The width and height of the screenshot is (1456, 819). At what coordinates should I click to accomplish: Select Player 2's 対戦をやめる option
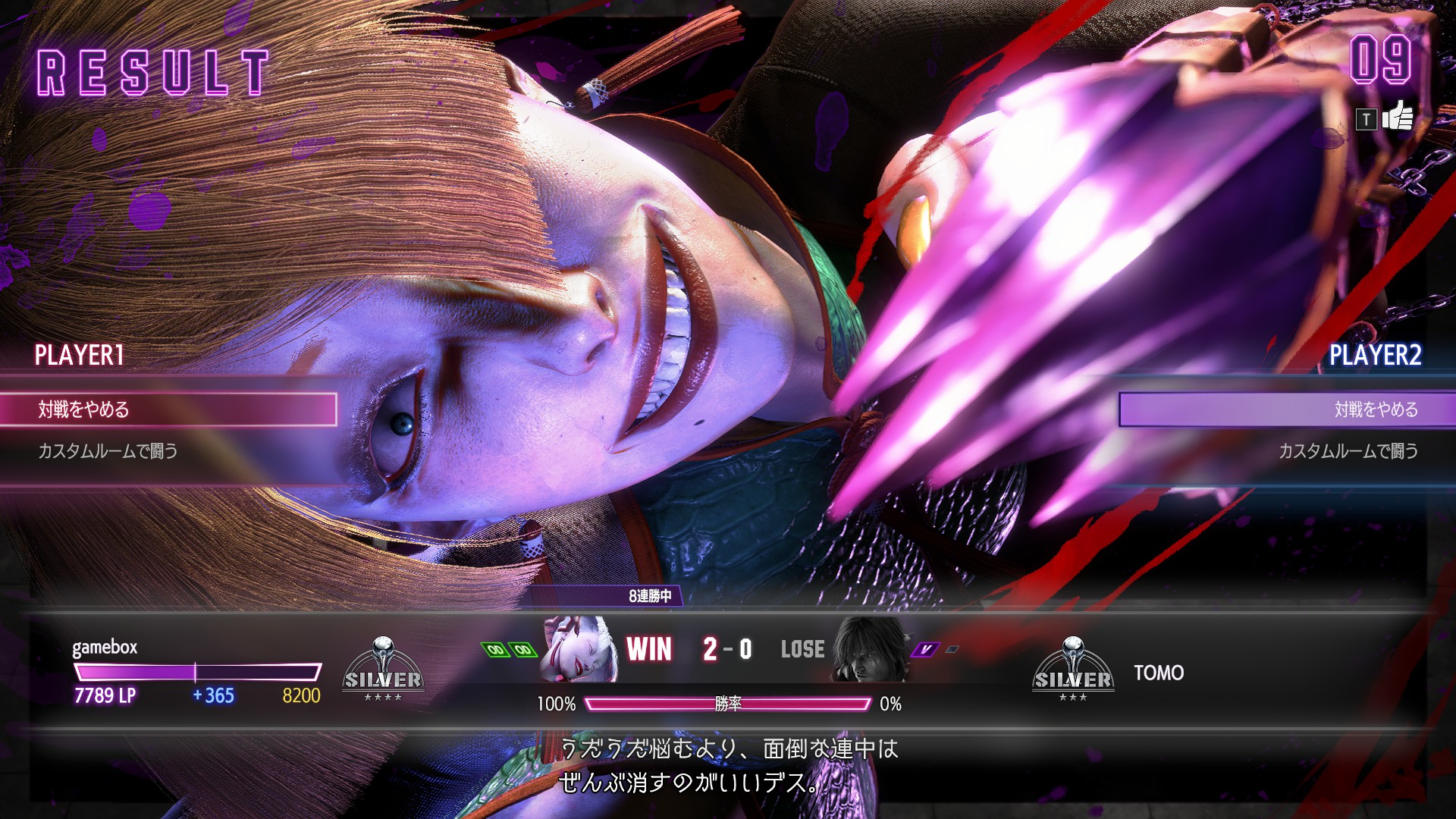click(1286, 409)
